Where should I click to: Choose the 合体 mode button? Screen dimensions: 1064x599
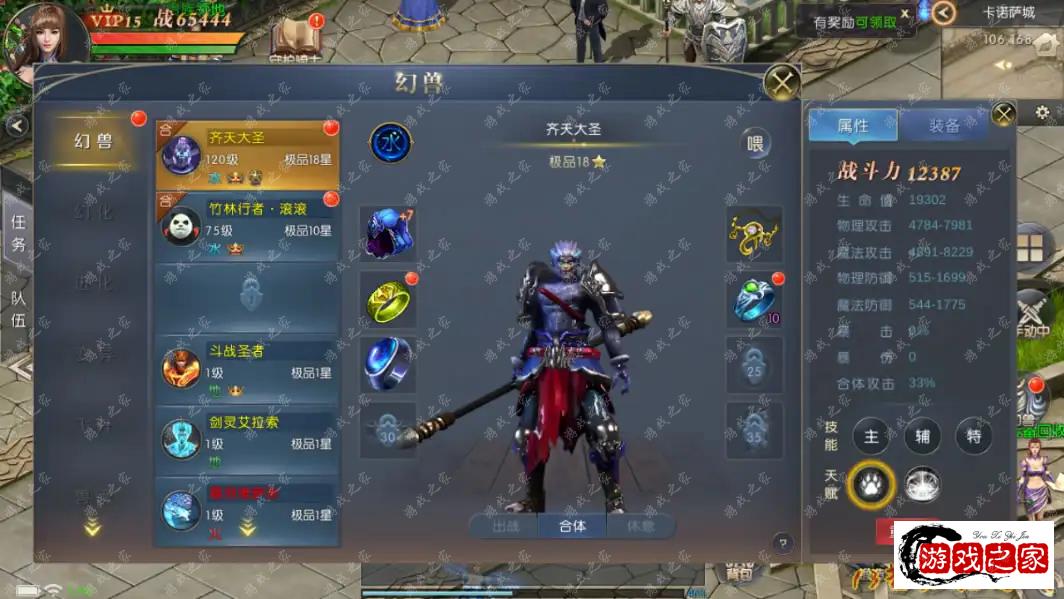click(x=572, y=525)
